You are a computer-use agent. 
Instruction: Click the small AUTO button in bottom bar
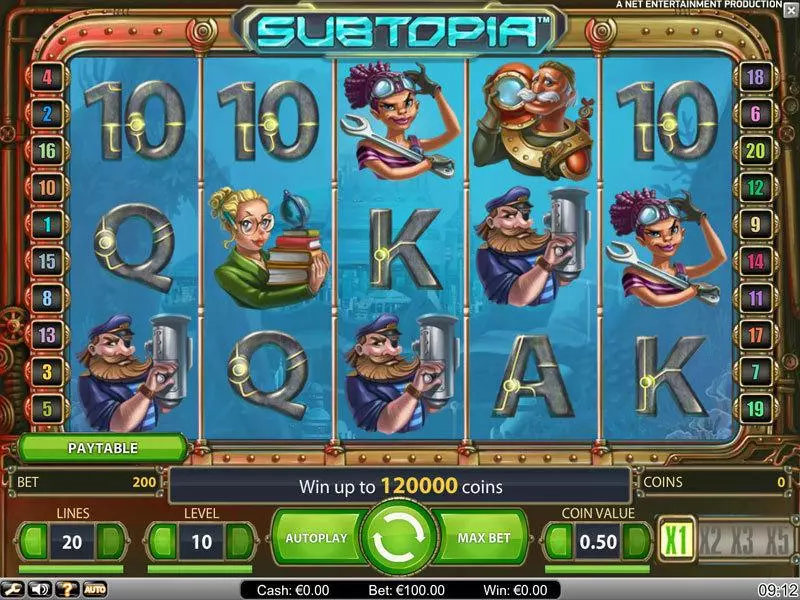pyautogui.click(x=96, y=590)
